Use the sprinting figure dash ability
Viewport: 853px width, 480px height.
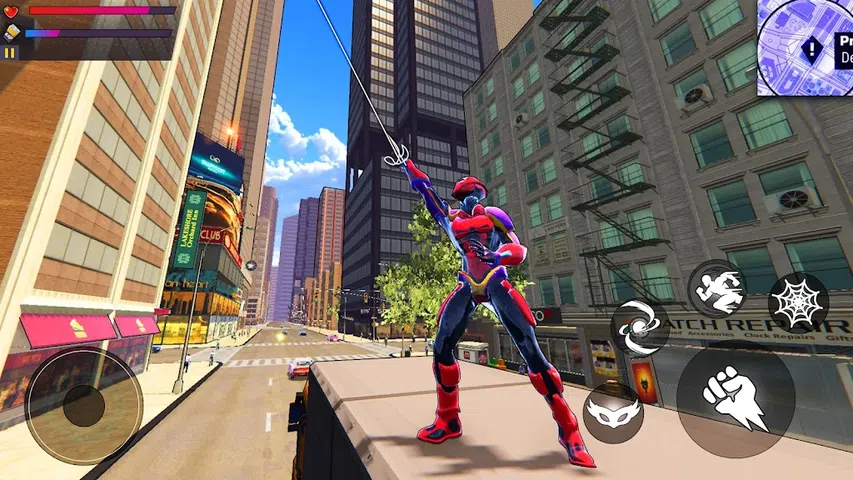point(718,290)
